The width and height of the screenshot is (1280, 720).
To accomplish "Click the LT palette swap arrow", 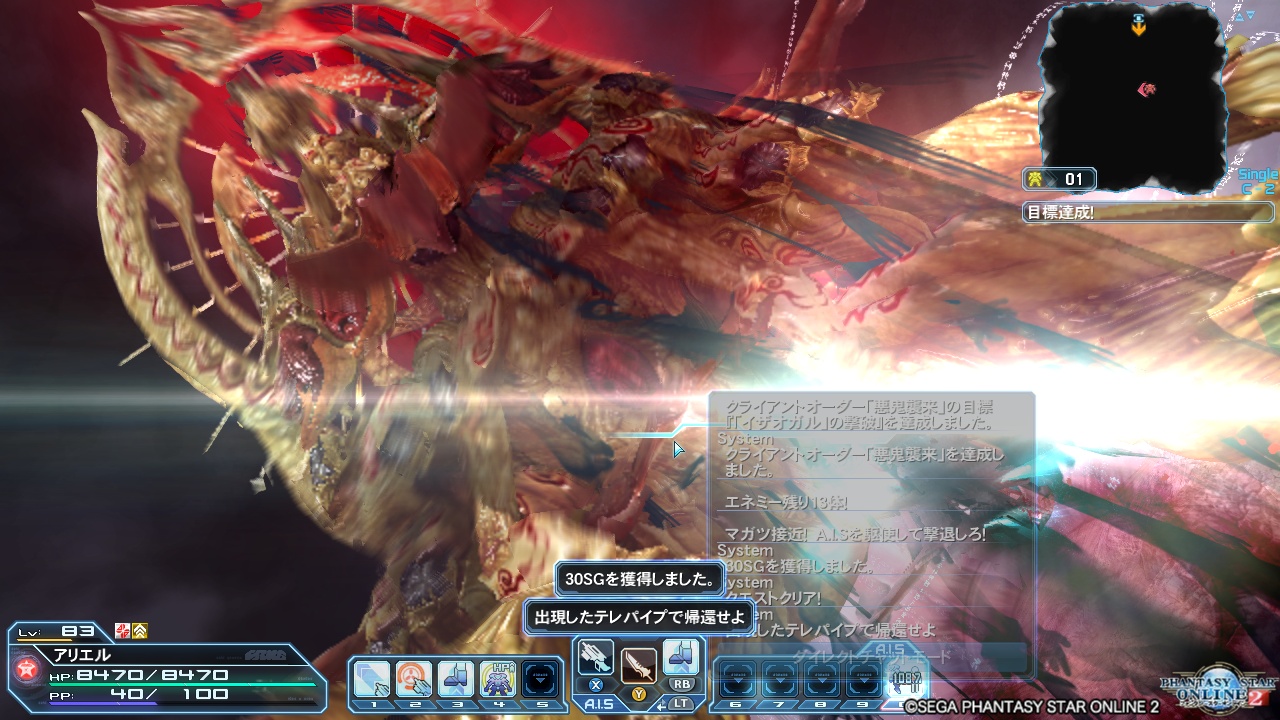I will pyautogui.click(x=662, y=703).
